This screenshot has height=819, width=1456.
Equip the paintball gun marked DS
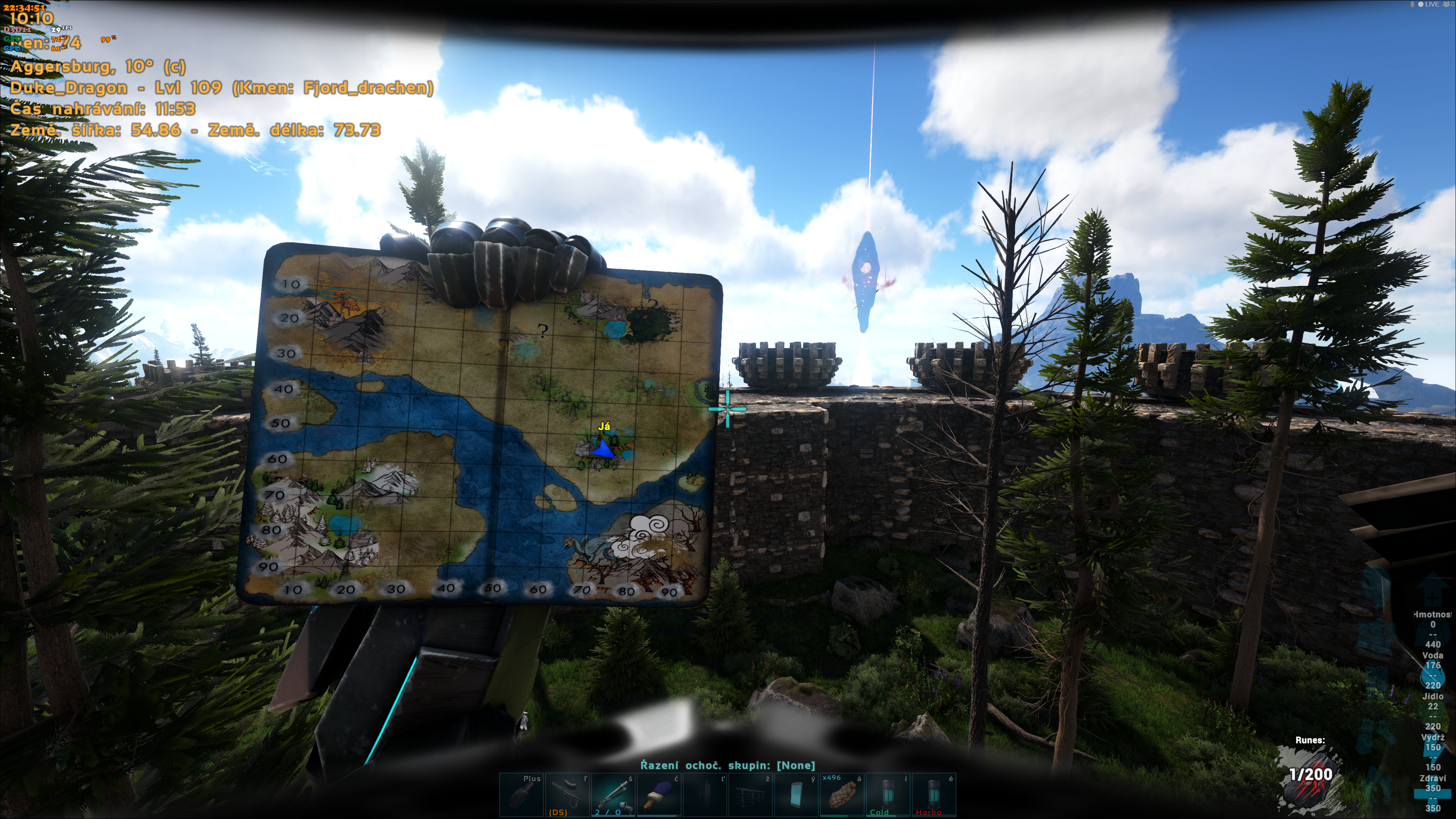pos(567,795)
